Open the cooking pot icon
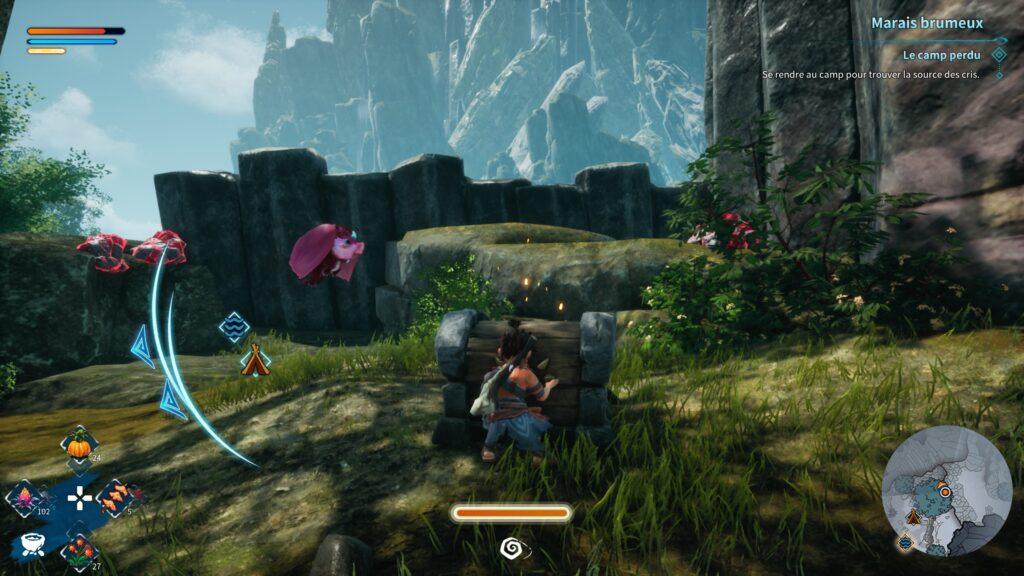Screen dimensions: 1024x576 (x=30, y=543)
